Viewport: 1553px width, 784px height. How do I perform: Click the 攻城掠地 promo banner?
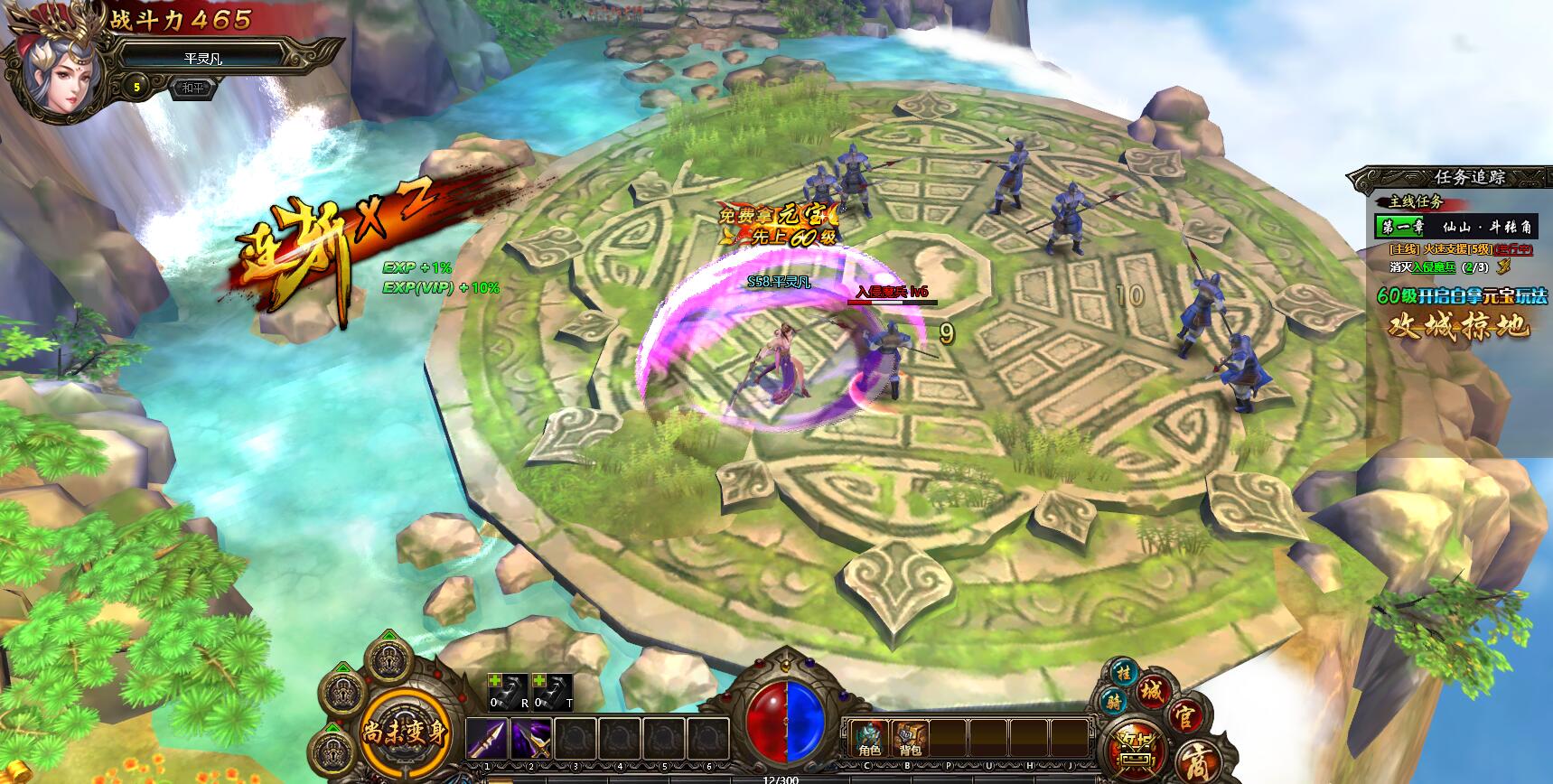click(1458, 324)
